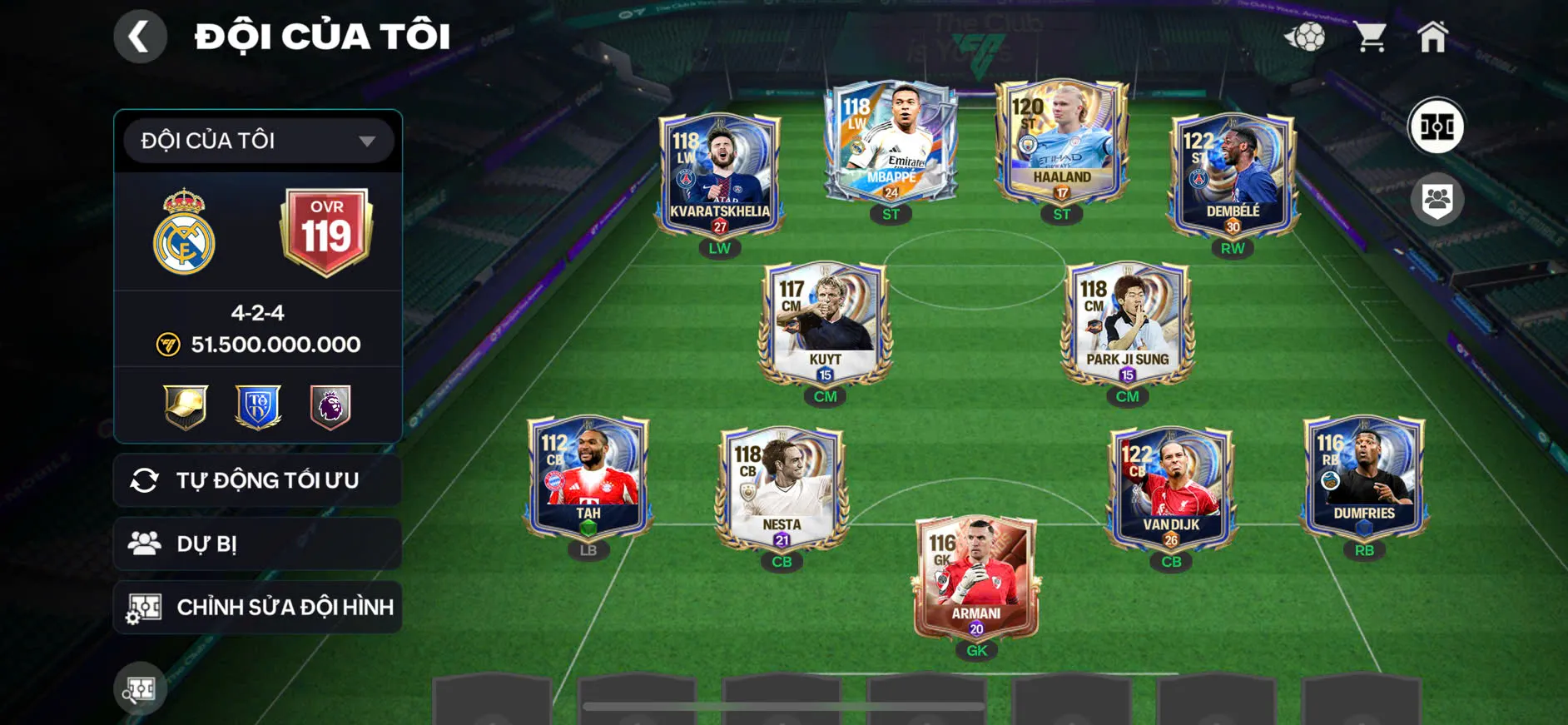Pick the Dumfries RB card
This screenshot has height=725, width=1568.
coord(1364,477)
